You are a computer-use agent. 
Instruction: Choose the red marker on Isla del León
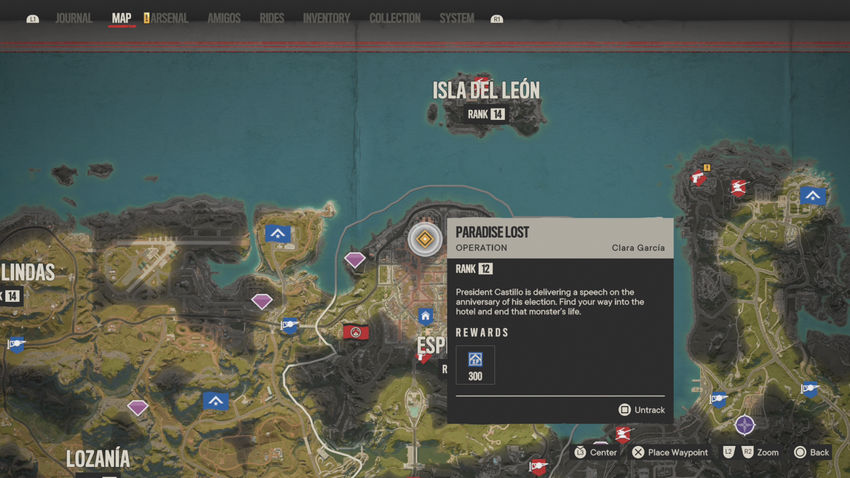click(x=482, y=84)
